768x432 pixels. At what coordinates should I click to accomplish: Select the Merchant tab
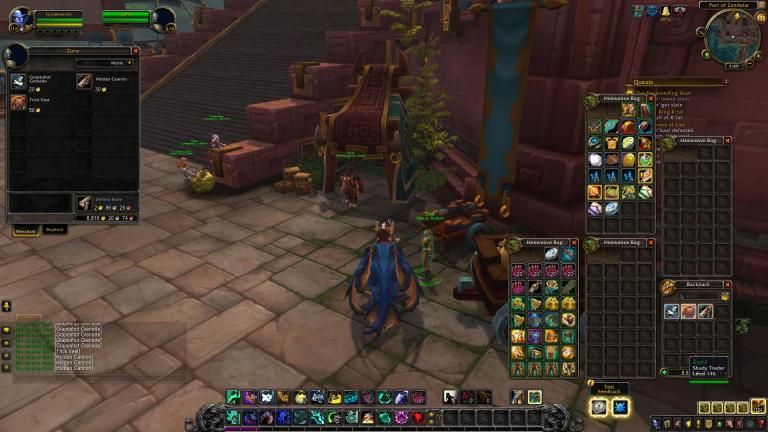tap(24, 230)
